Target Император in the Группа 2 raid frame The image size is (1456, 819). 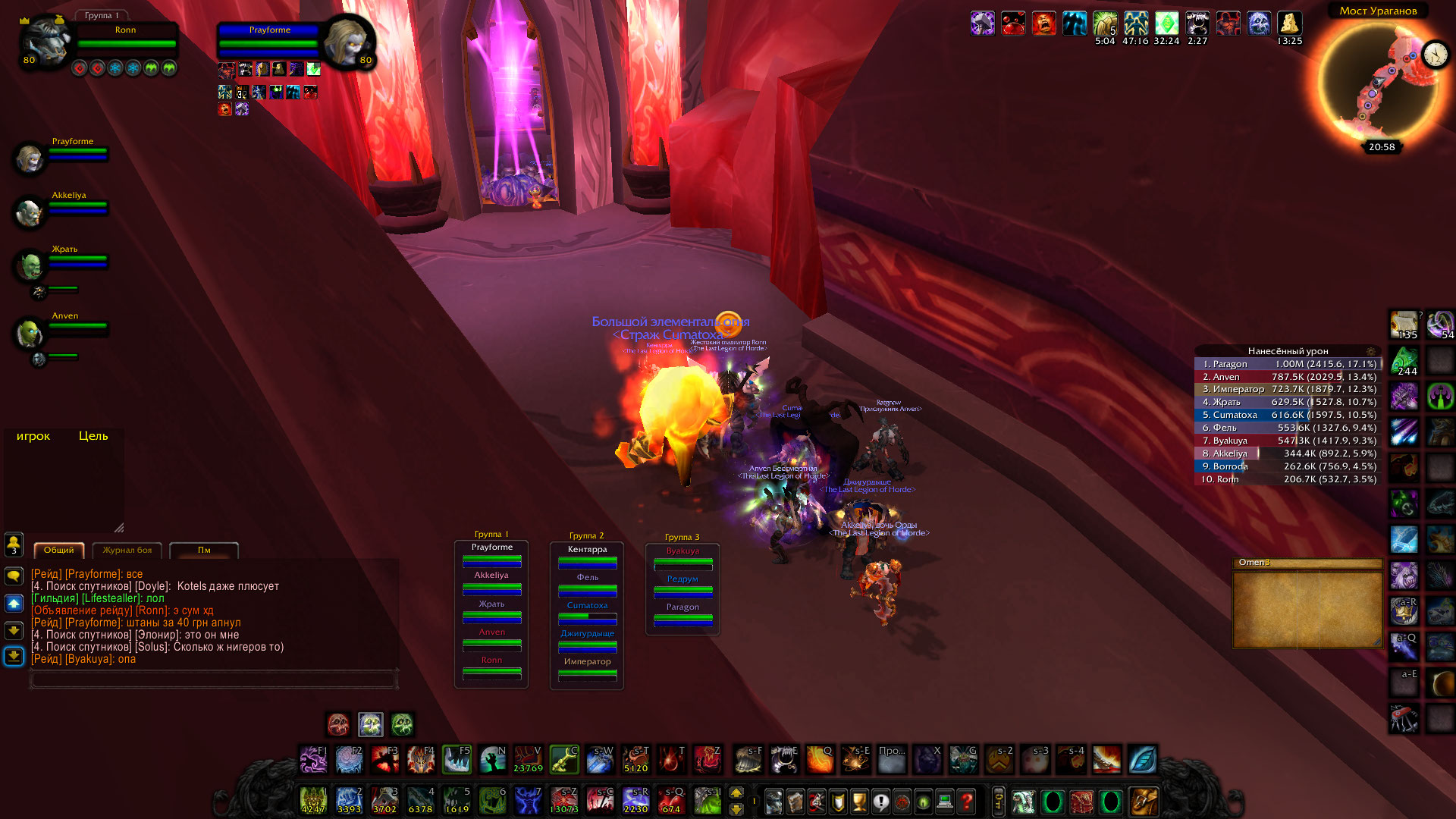click(587, 669)
